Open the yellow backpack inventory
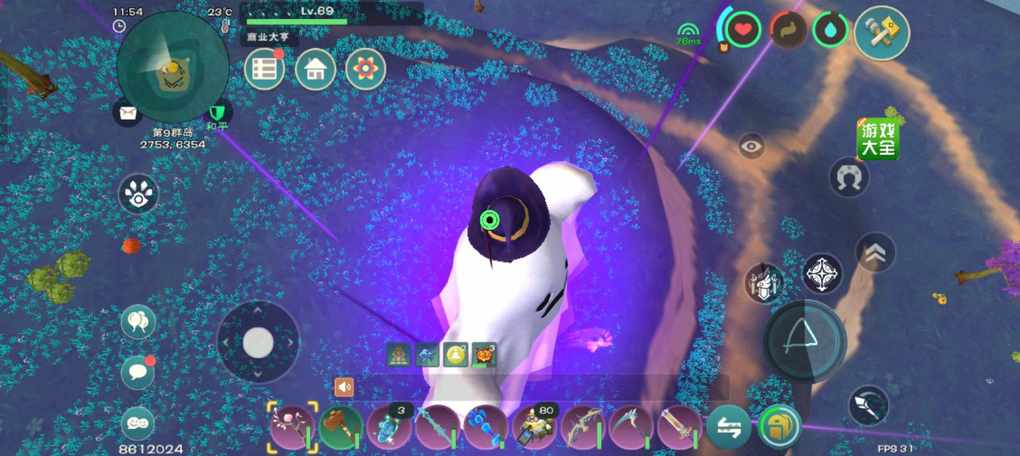 [779, 427]
